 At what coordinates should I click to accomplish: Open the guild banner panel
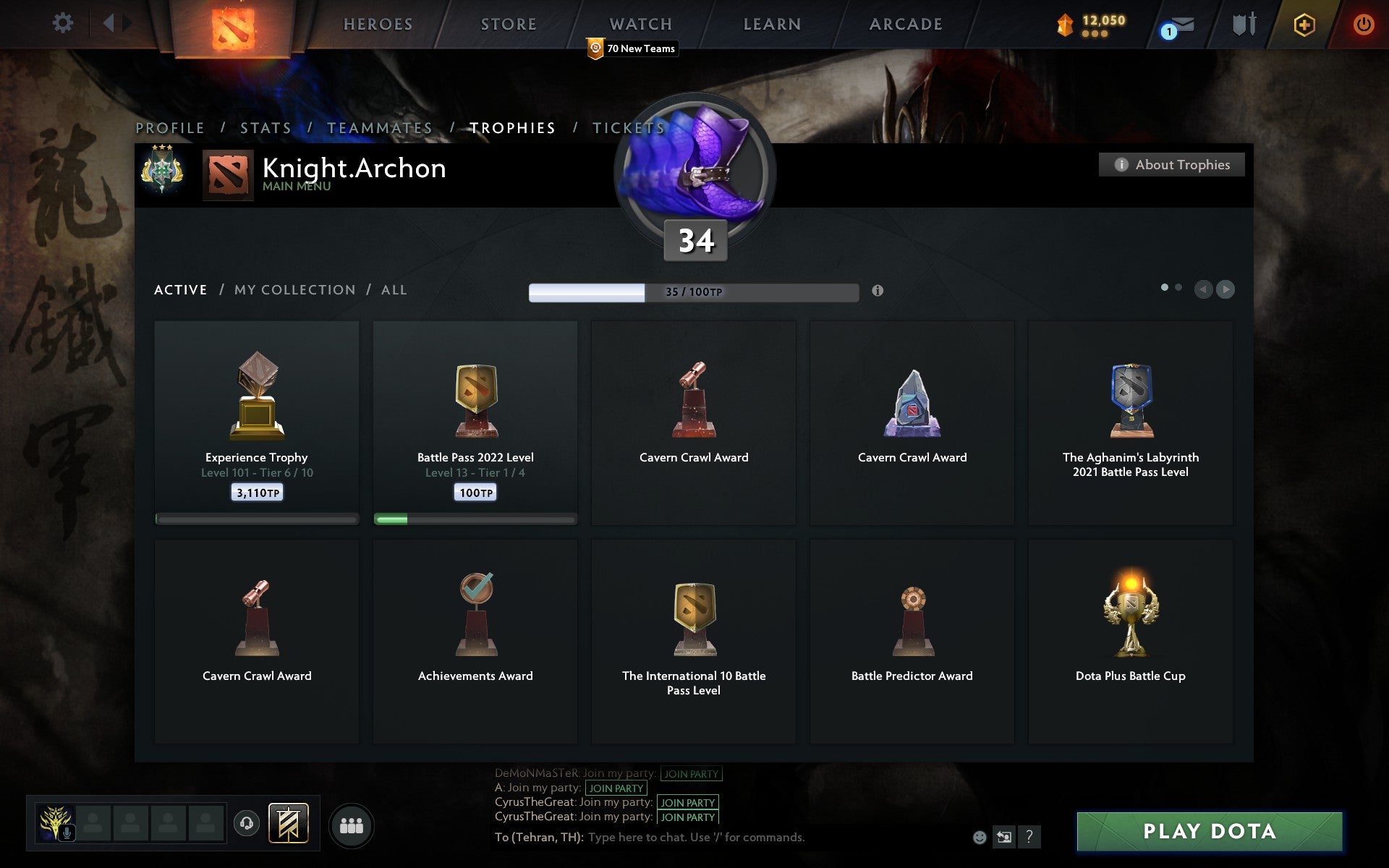289,823
